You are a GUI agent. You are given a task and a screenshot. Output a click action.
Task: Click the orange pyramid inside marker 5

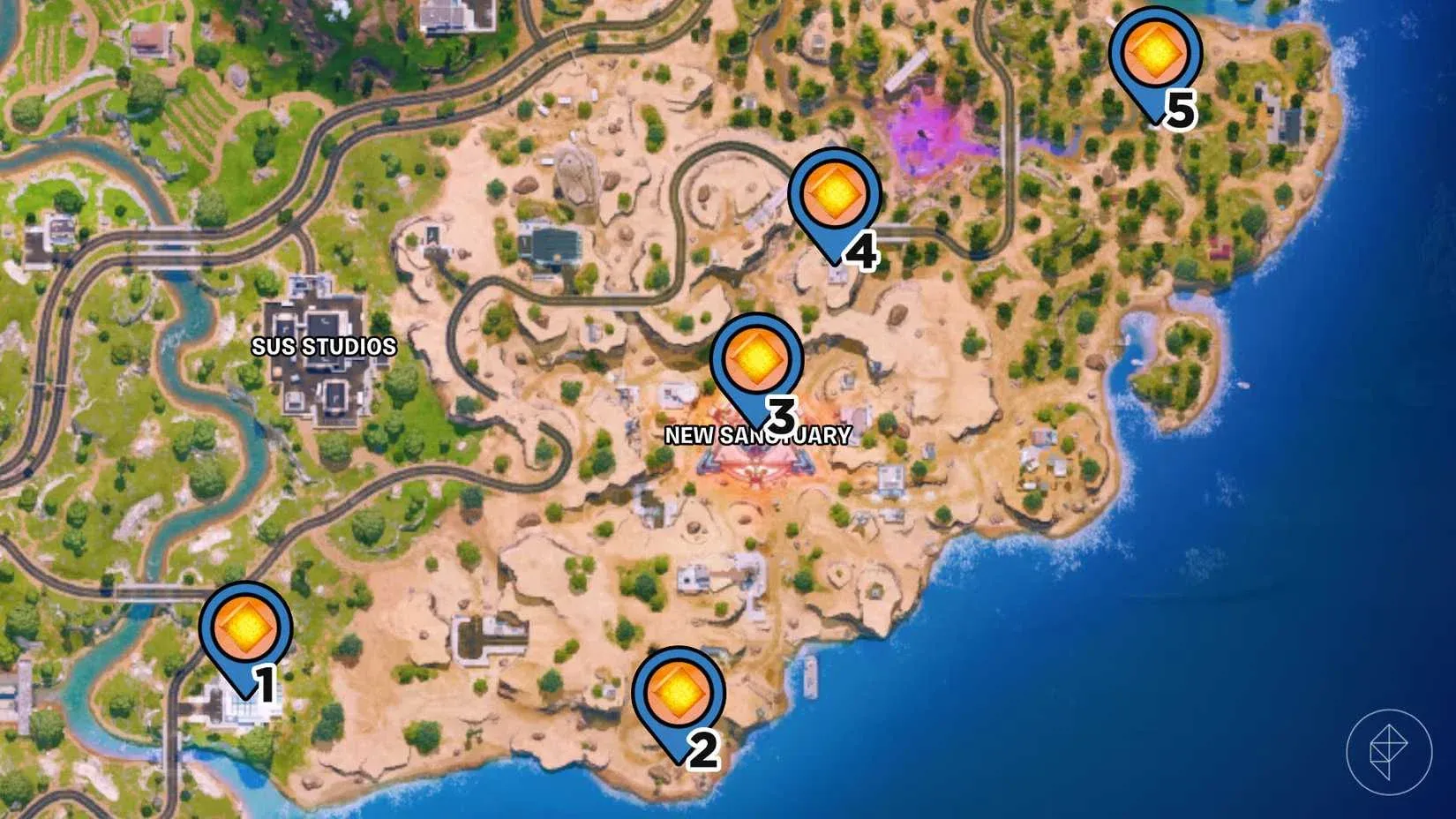[1157, 53]
